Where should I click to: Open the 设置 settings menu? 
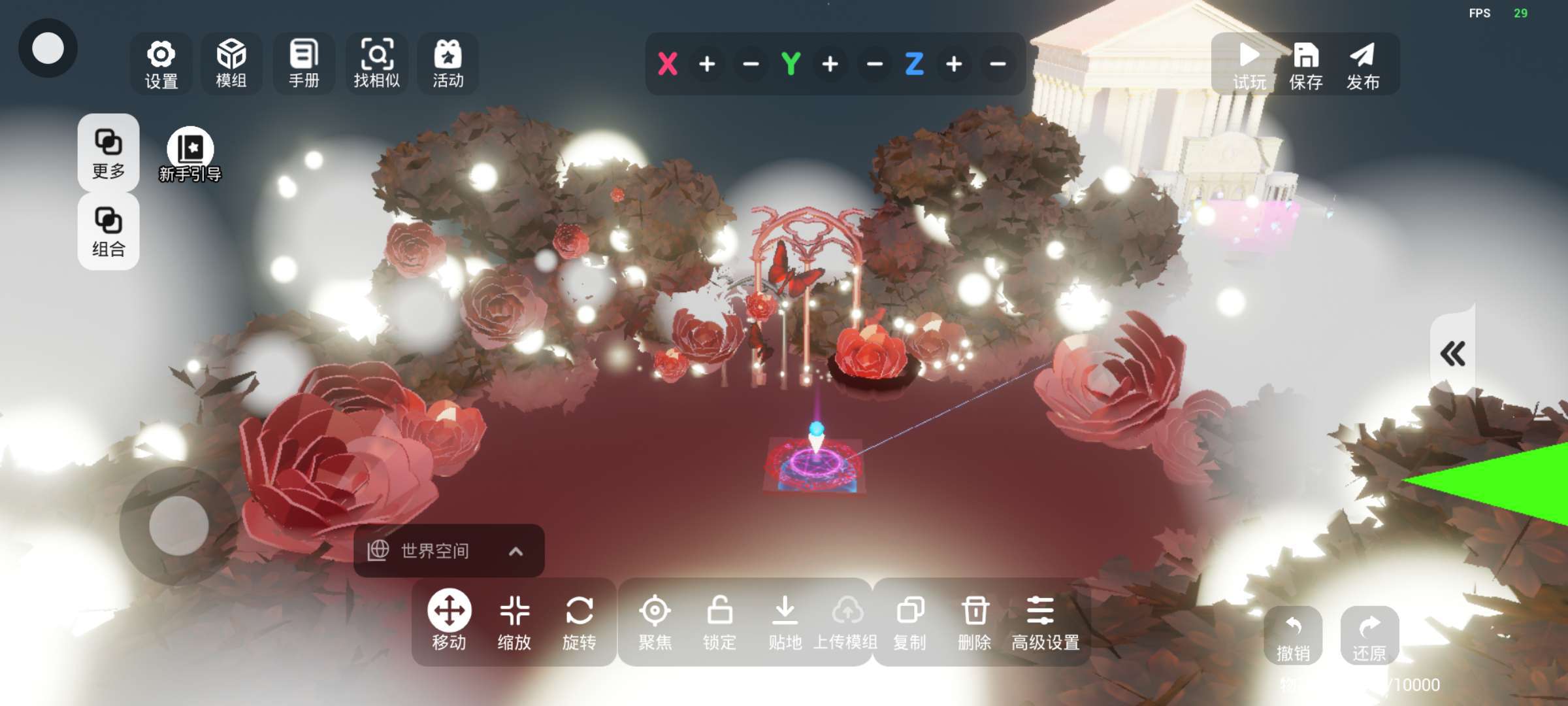coord(161,64)
